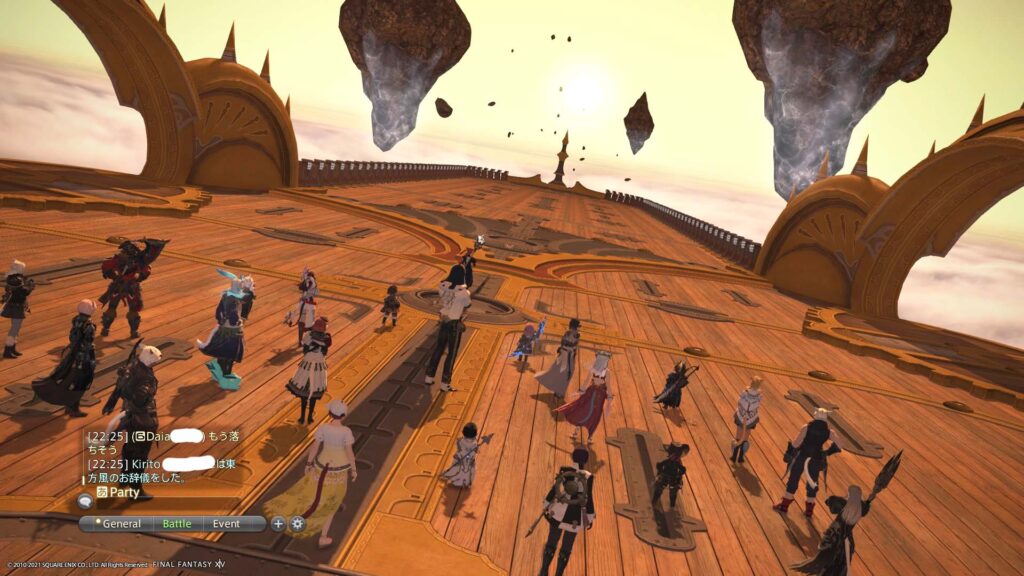Open the Battle chat tab
1024x576 pixels.
coord(177,523)
